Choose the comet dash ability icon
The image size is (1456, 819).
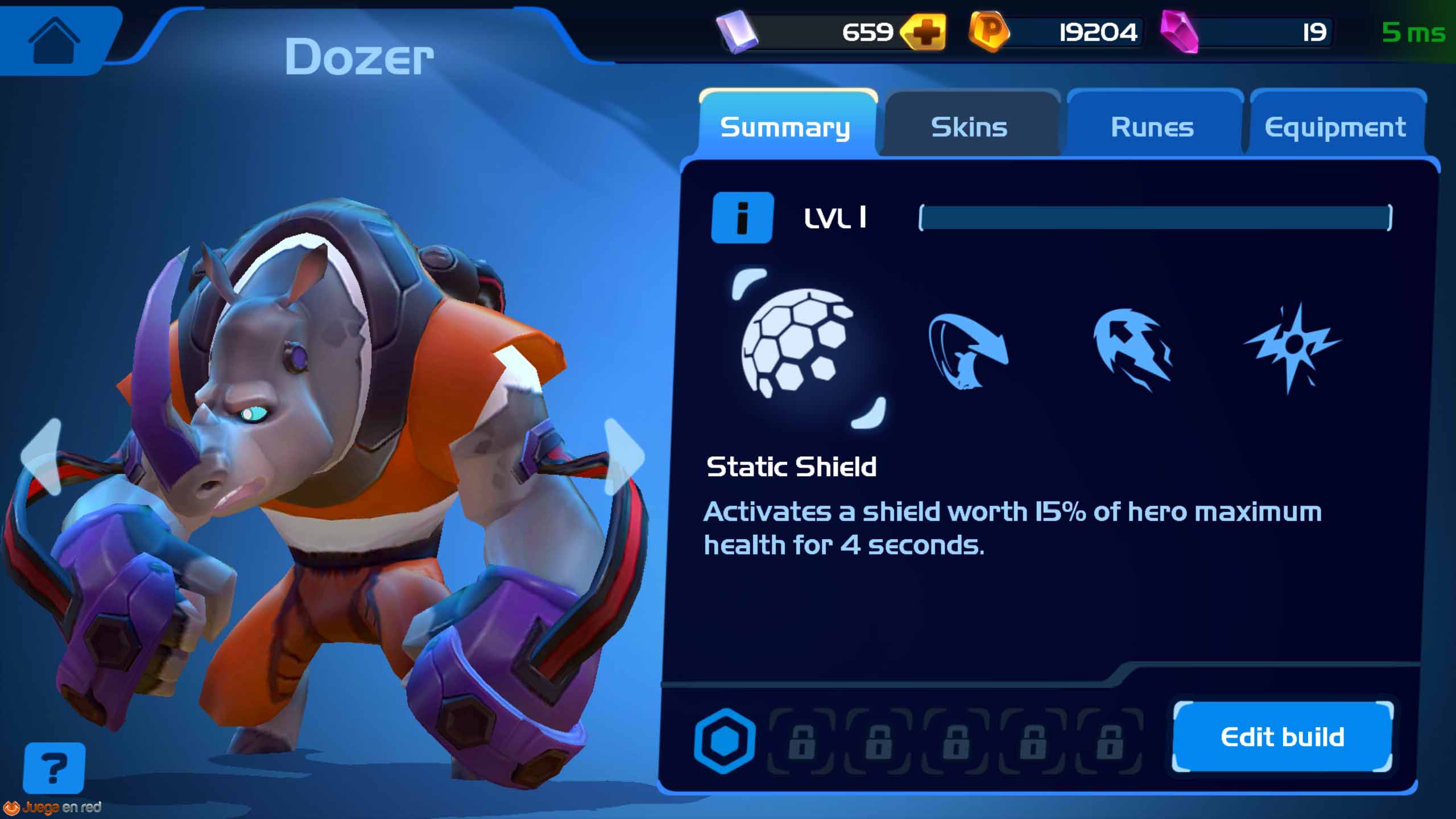[x=1132, y=348]
